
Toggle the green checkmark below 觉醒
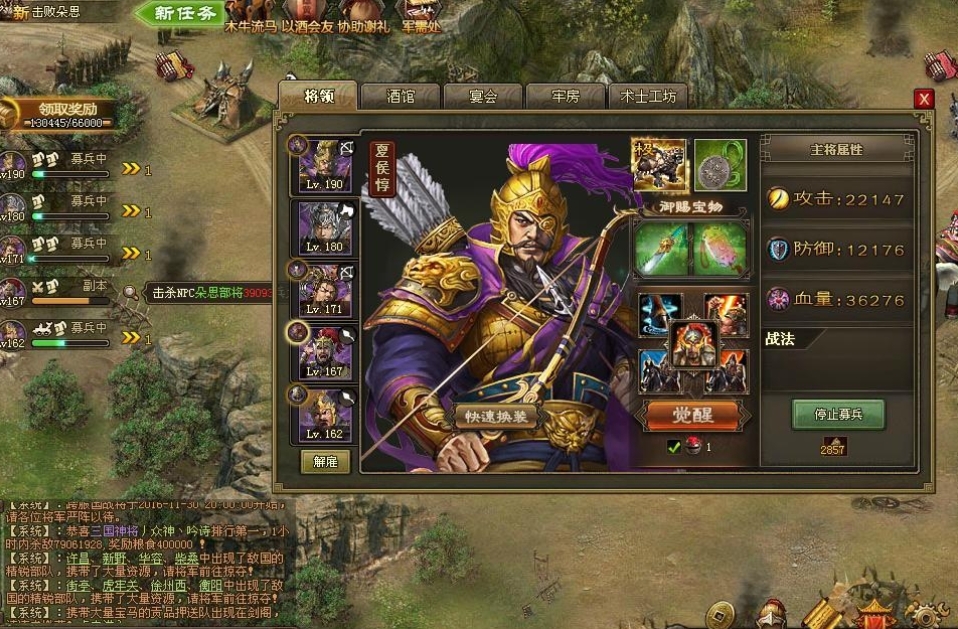pos(674,447)
